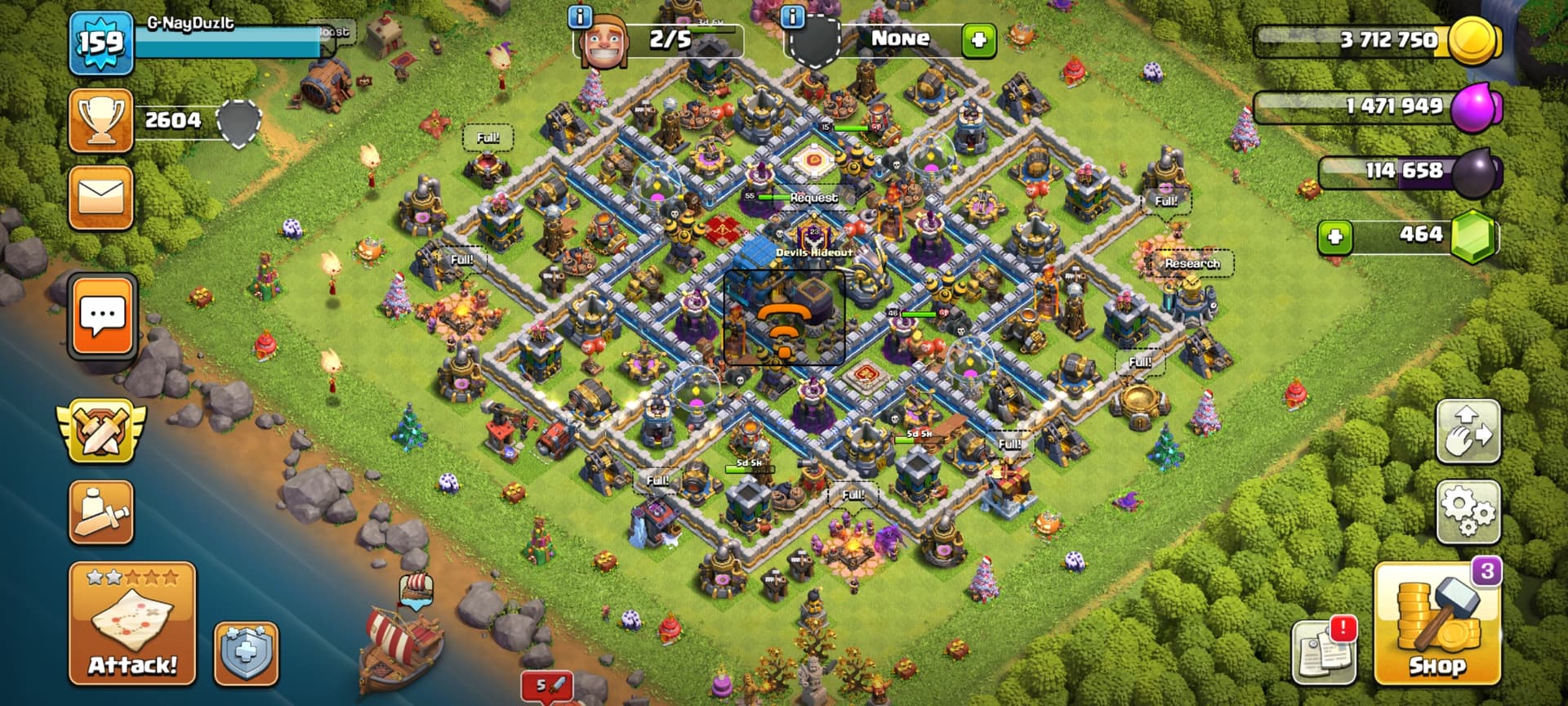Buy gems with the green plus

click(x=1335, y=237)
